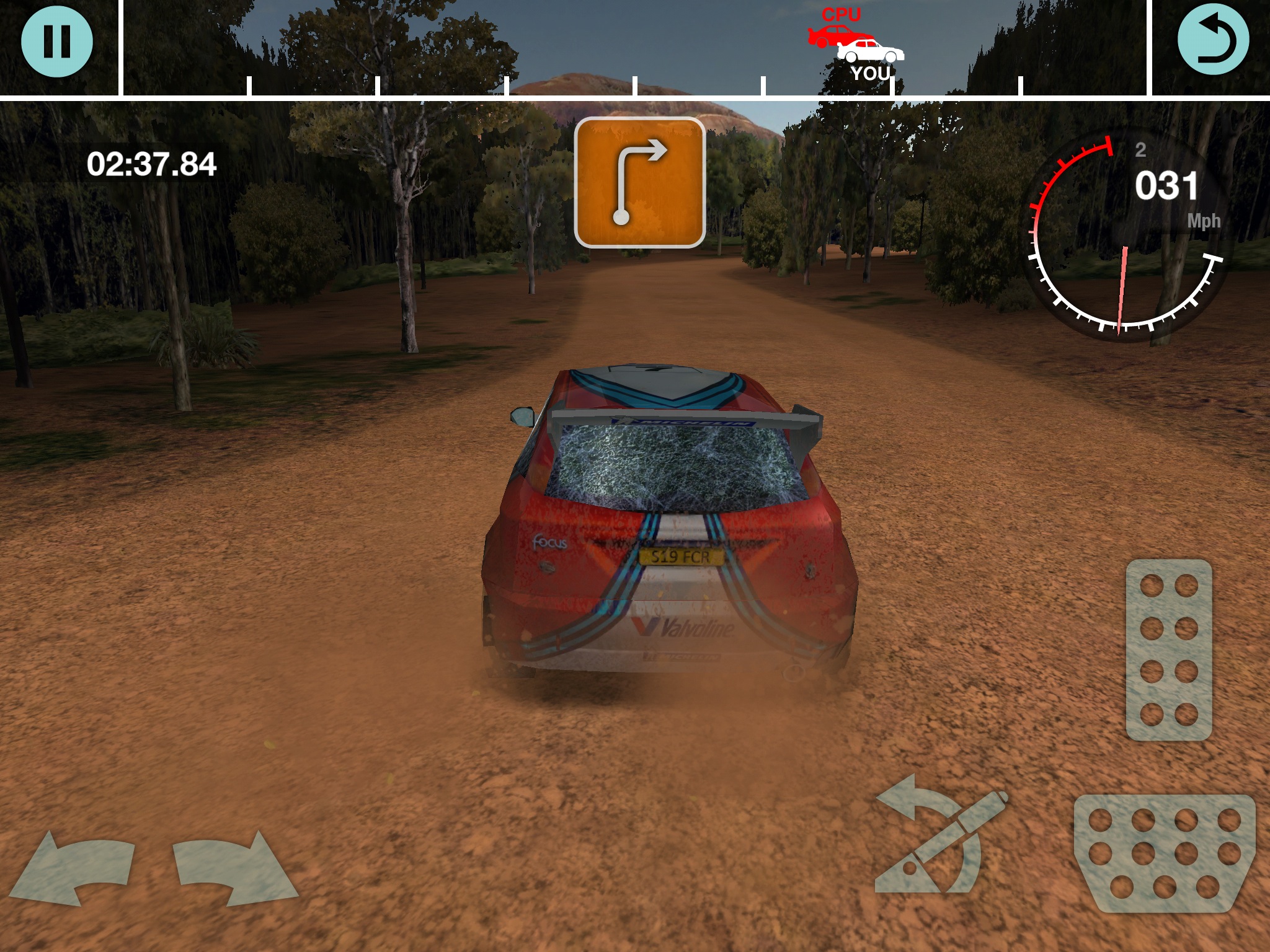Tap the wide accelerator pedal
Image resolution: width=1270 pixels, height=952 pixels.
[1165, 853]
